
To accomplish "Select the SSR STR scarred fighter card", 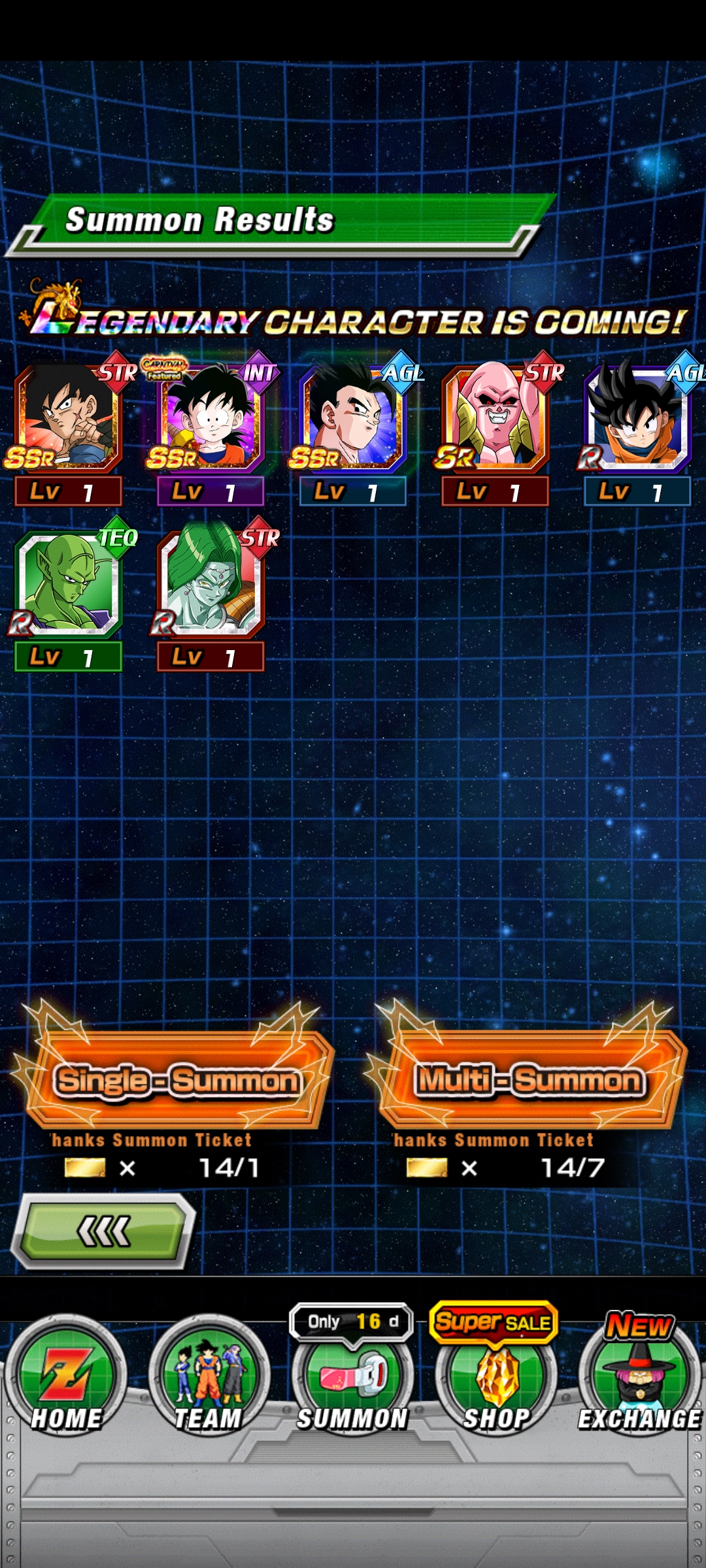I will pyautogui.click(x=68, y=419).
